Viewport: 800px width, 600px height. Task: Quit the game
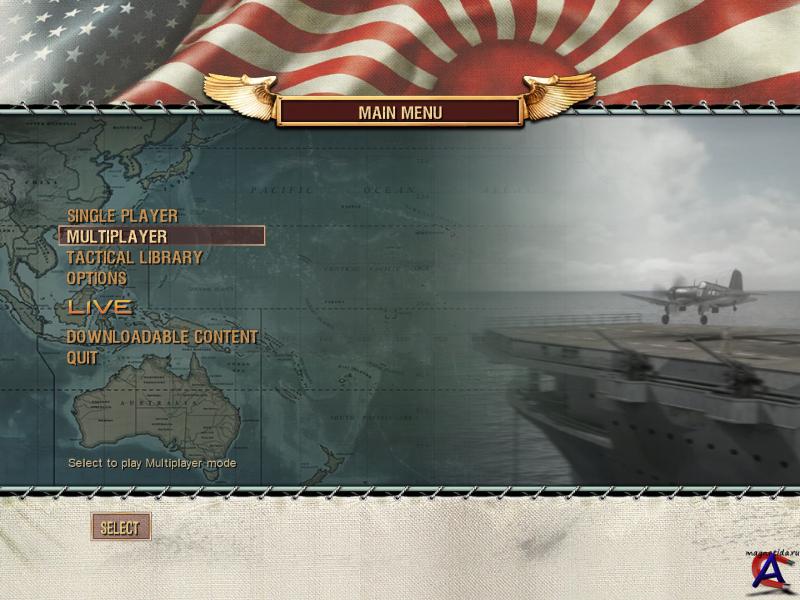pyautogui.click(x=83, y=357)
